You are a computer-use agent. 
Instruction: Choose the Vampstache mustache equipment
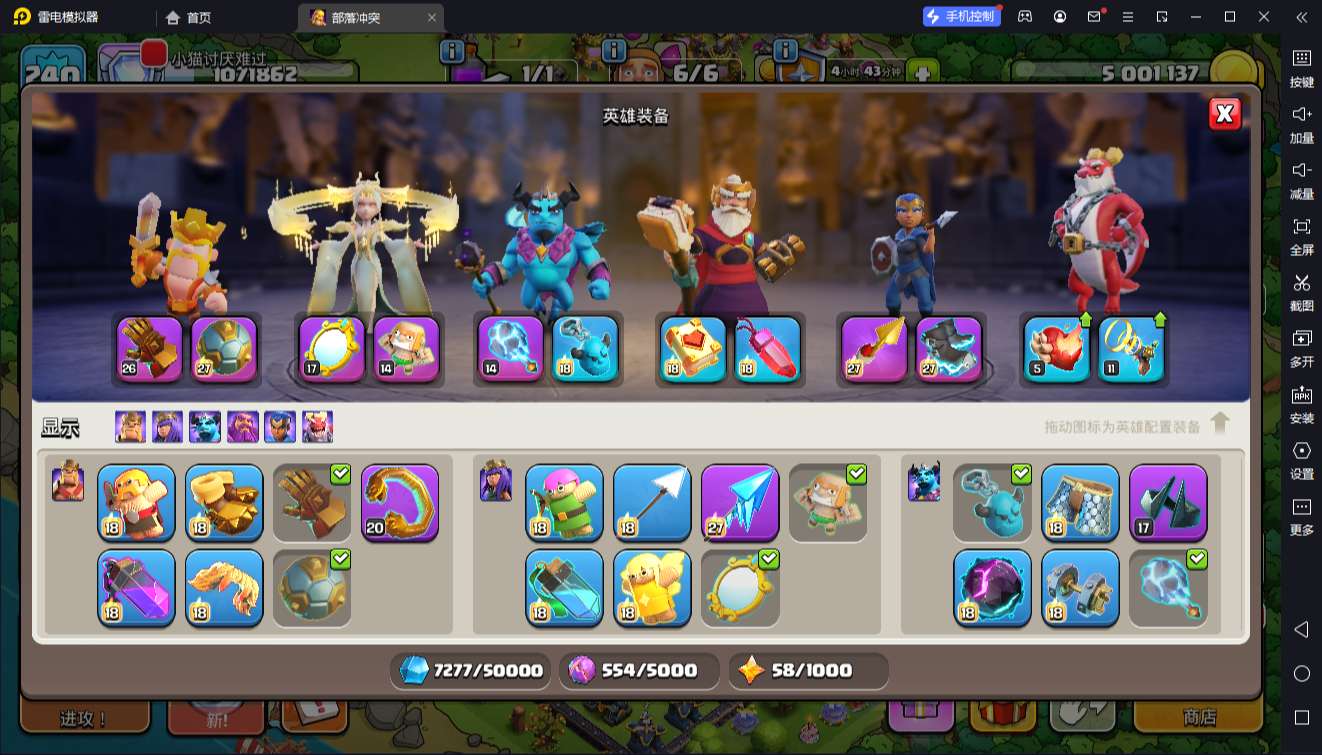(x=224, y=587)
